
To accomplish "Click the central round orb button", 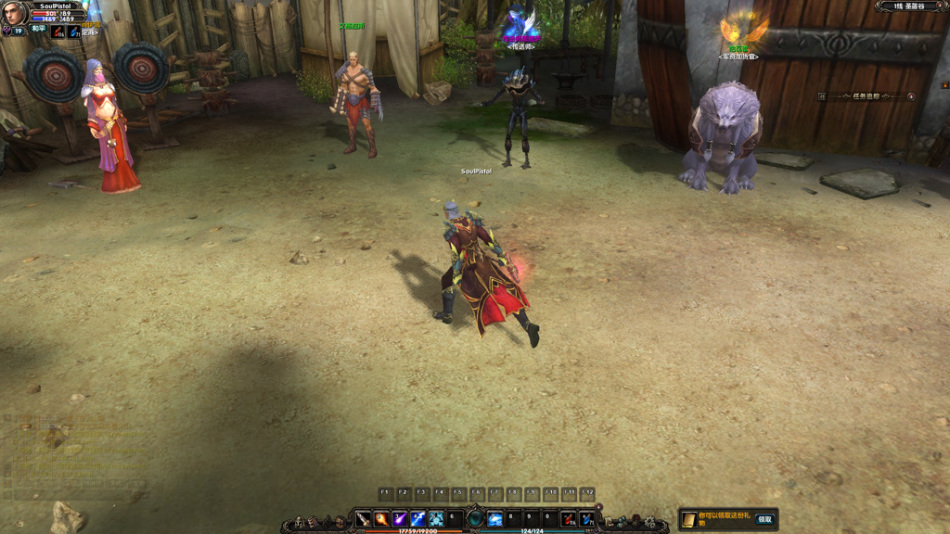I will [475, 519].
